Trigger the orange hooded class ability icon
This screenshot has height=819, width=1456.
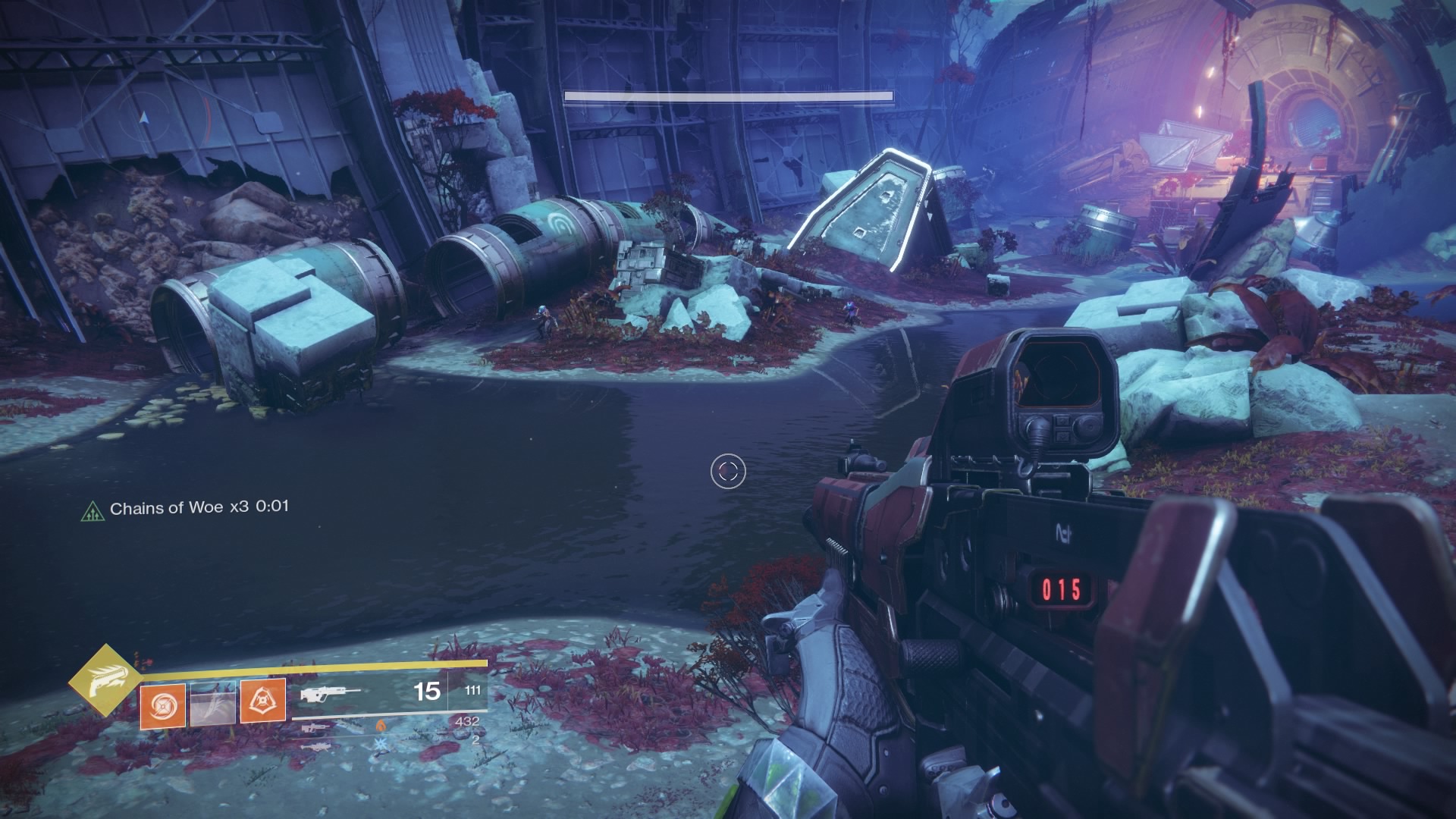262,701
